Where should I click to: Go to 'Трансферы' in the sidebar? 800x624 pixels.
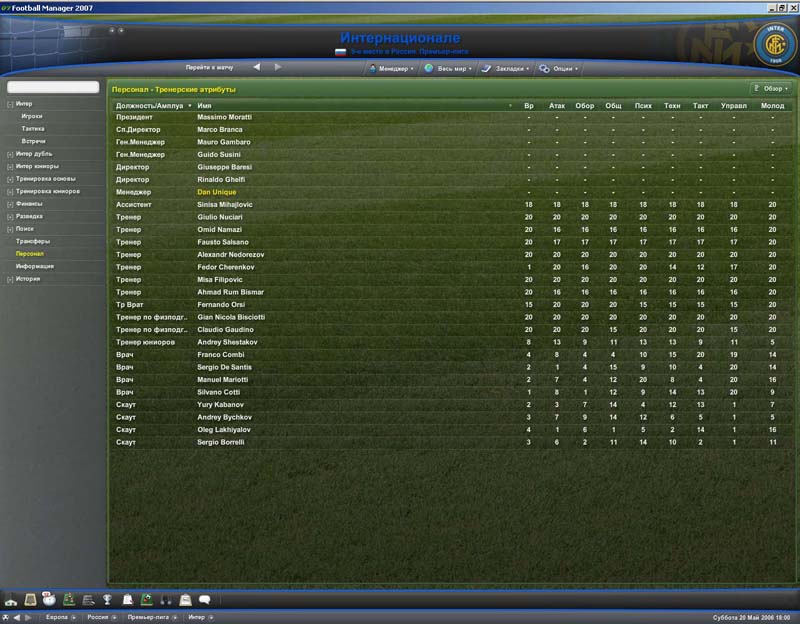coord(32,241)
